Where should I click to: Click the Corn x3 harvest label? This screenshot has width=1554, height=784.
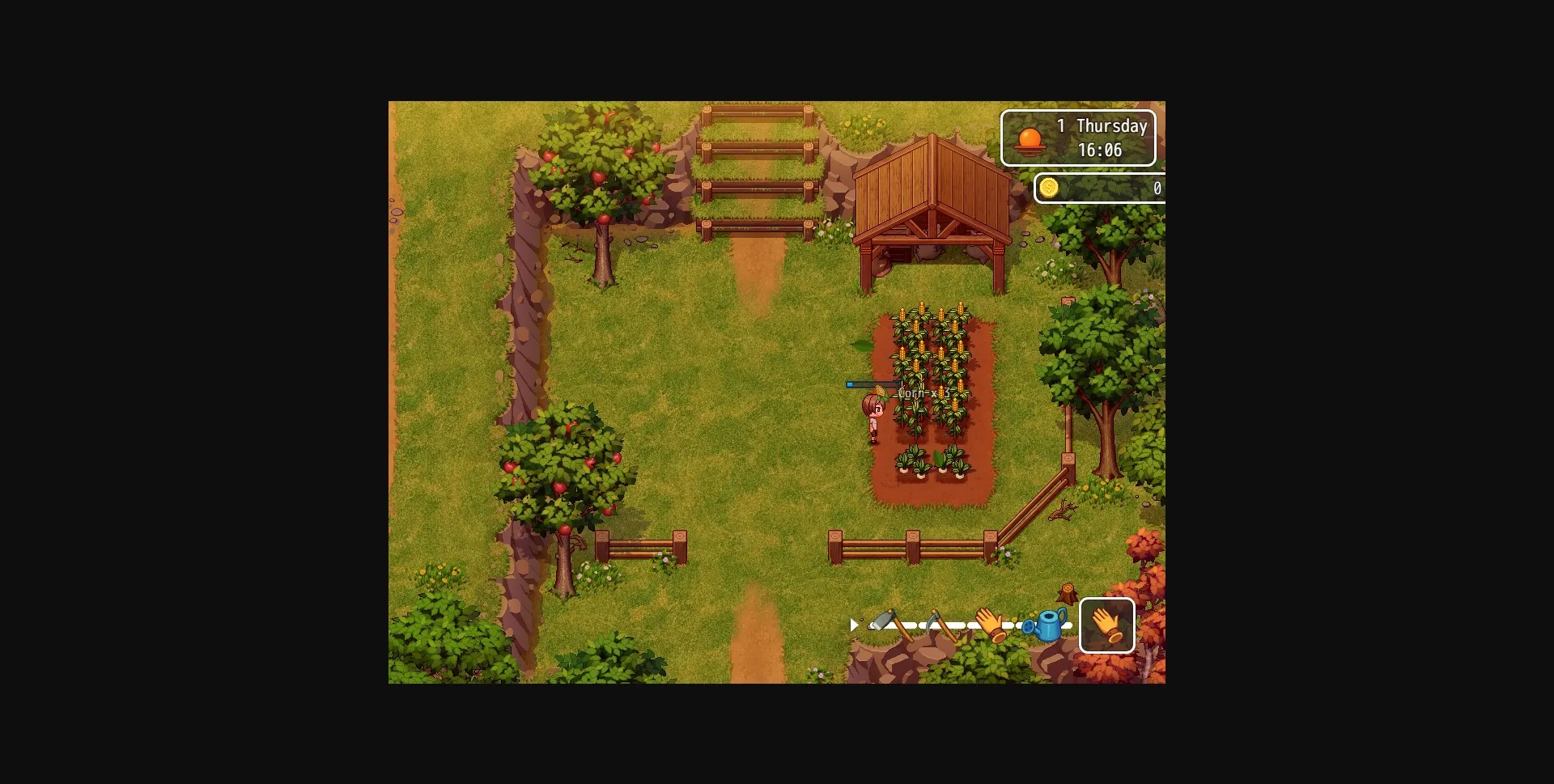pos(923,393)
